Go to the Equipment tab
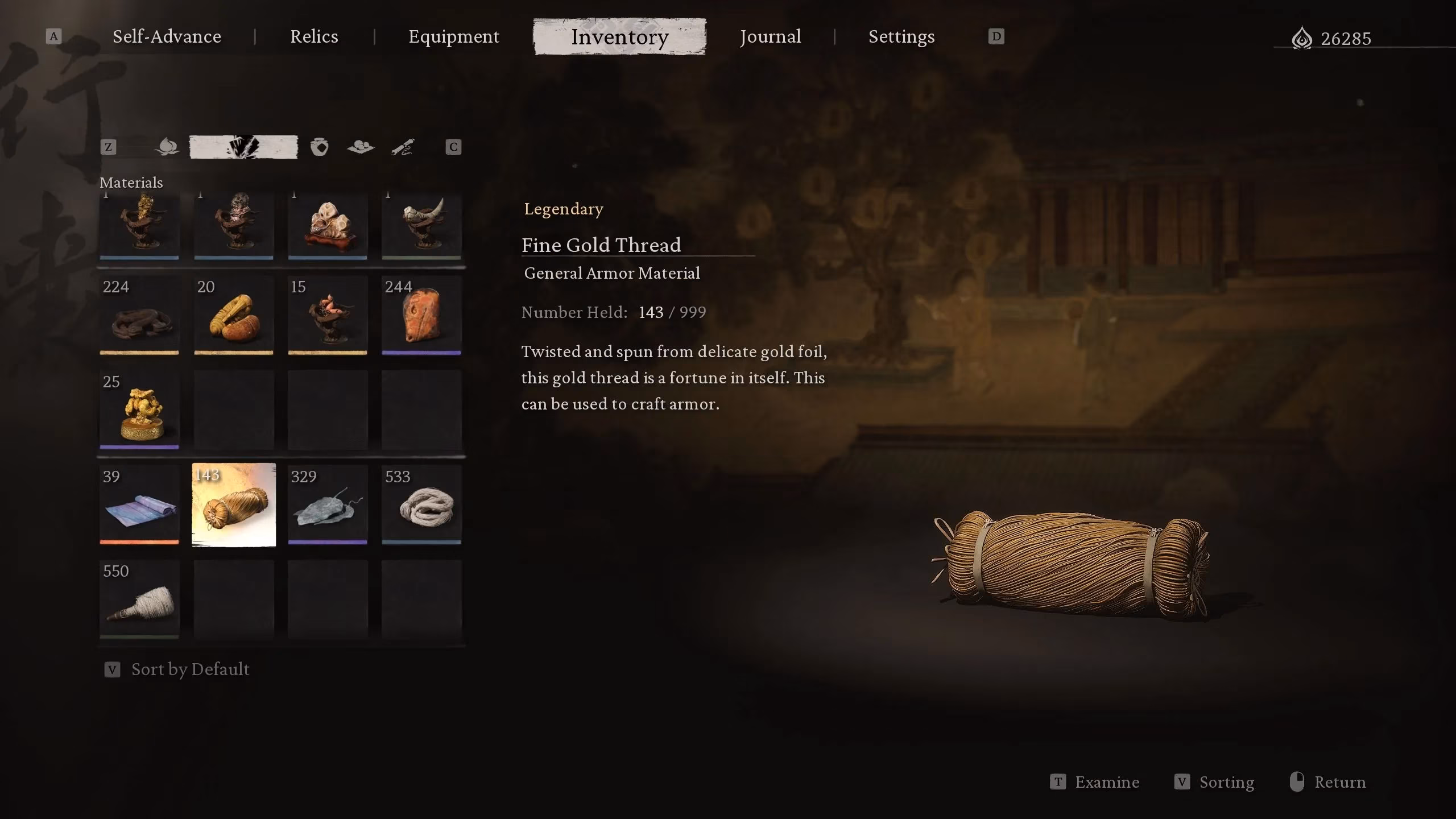Viewport: 1456px width, 819px height. pyautogui.click(x=454, y=37)
